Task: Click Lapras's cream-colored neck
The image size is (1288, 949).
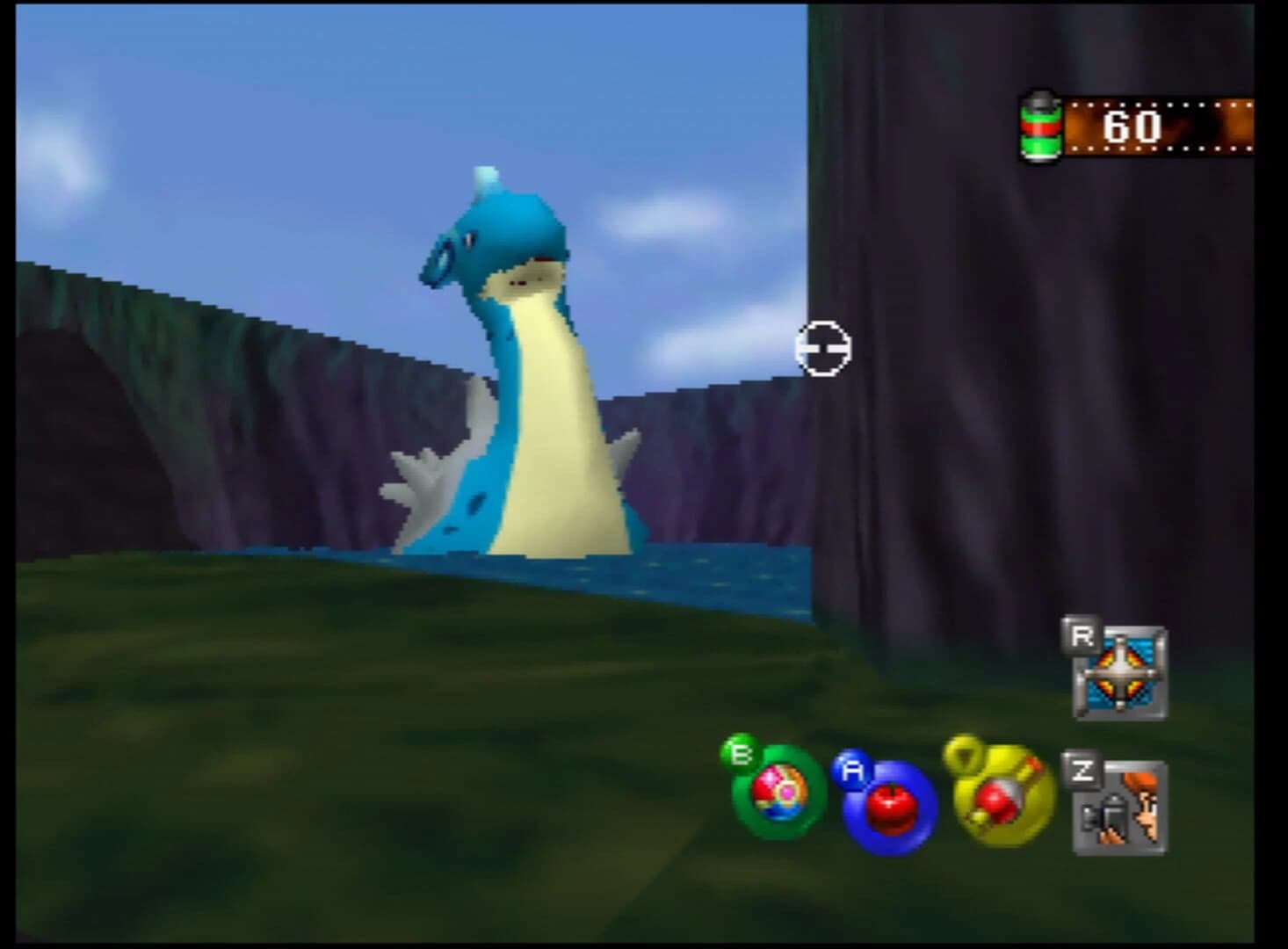Action: point(545,369)
